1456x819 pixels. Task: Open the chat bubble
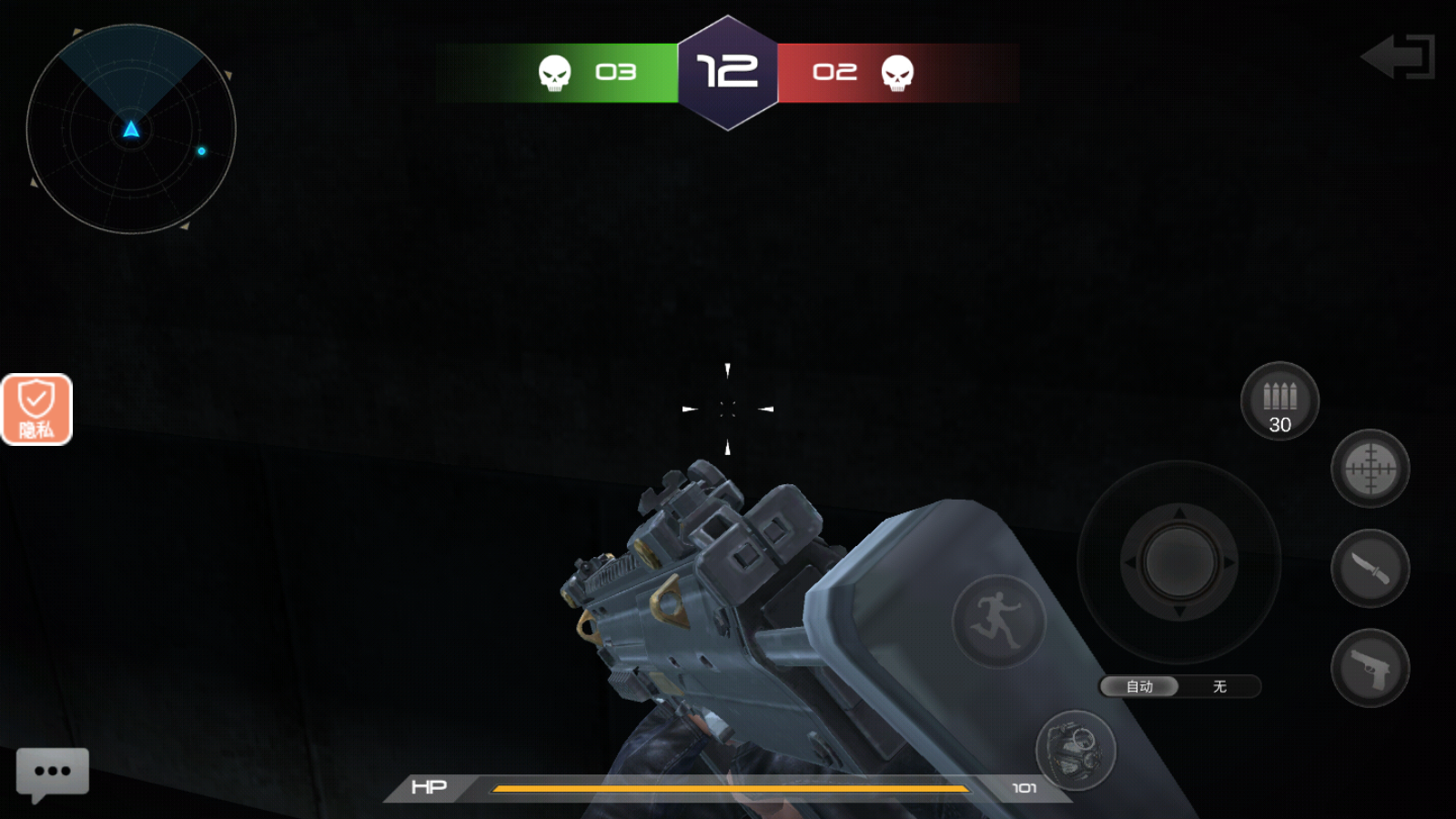(53, 773)
